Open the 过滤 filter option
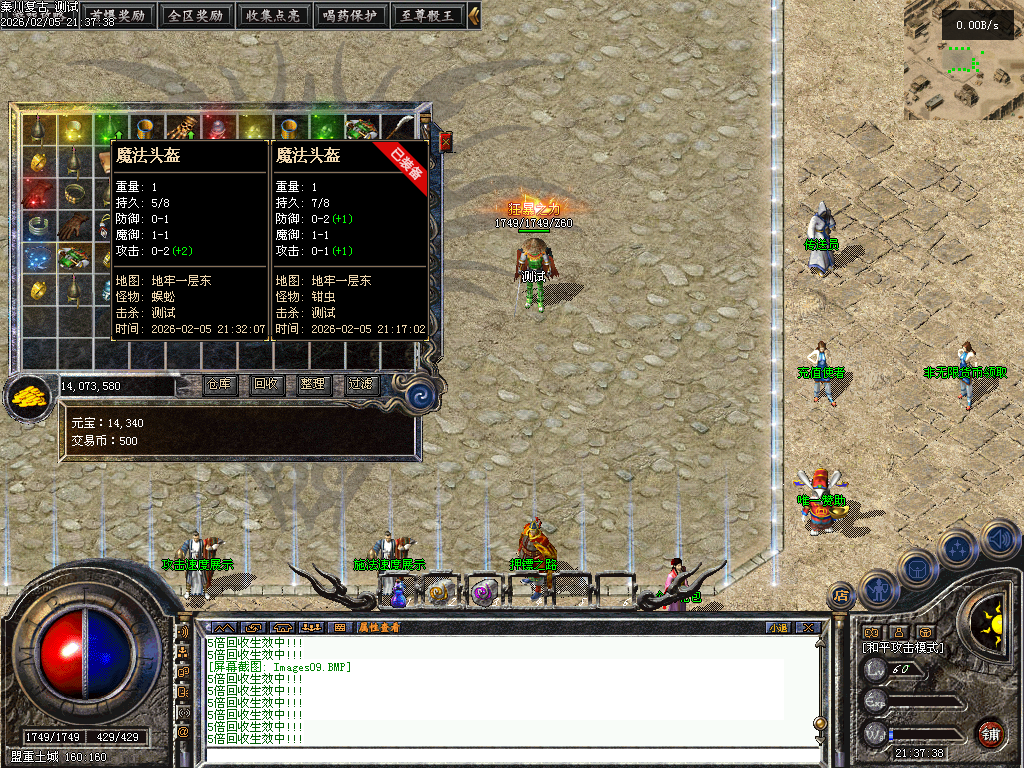 (360, 384)
